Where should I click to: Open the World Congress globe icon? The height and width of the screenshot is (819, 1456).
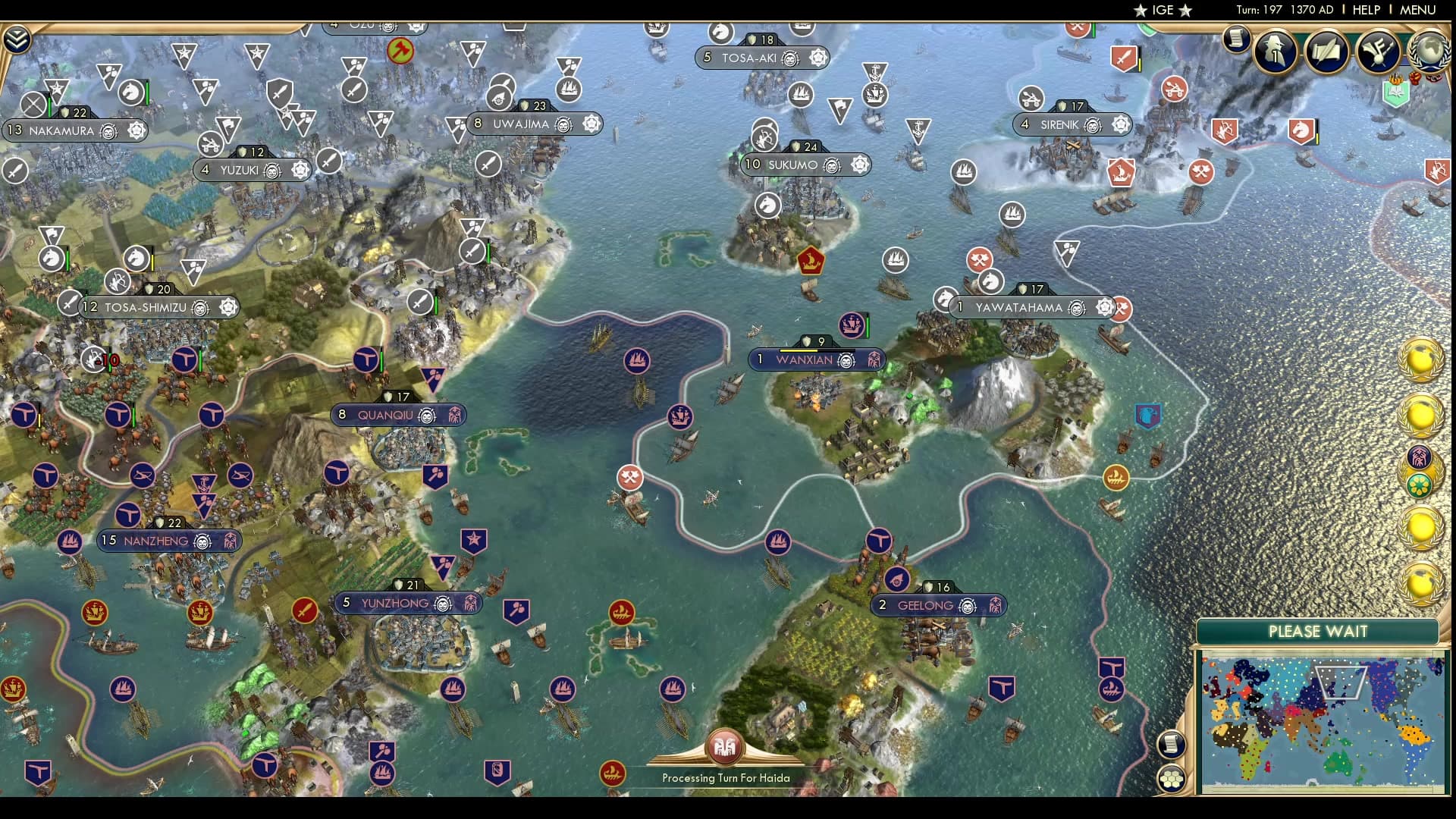[x=1429, y=52]
